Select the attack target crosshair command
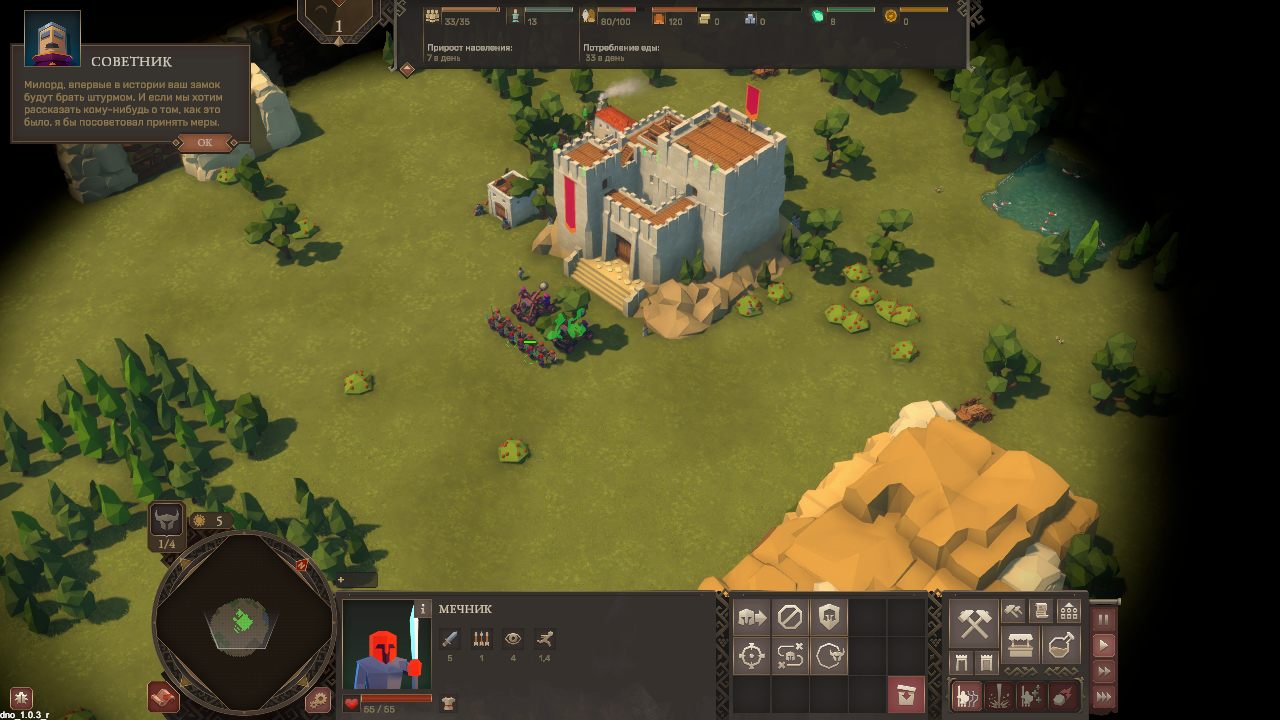Screen dimensions: 1280x720 751,656
